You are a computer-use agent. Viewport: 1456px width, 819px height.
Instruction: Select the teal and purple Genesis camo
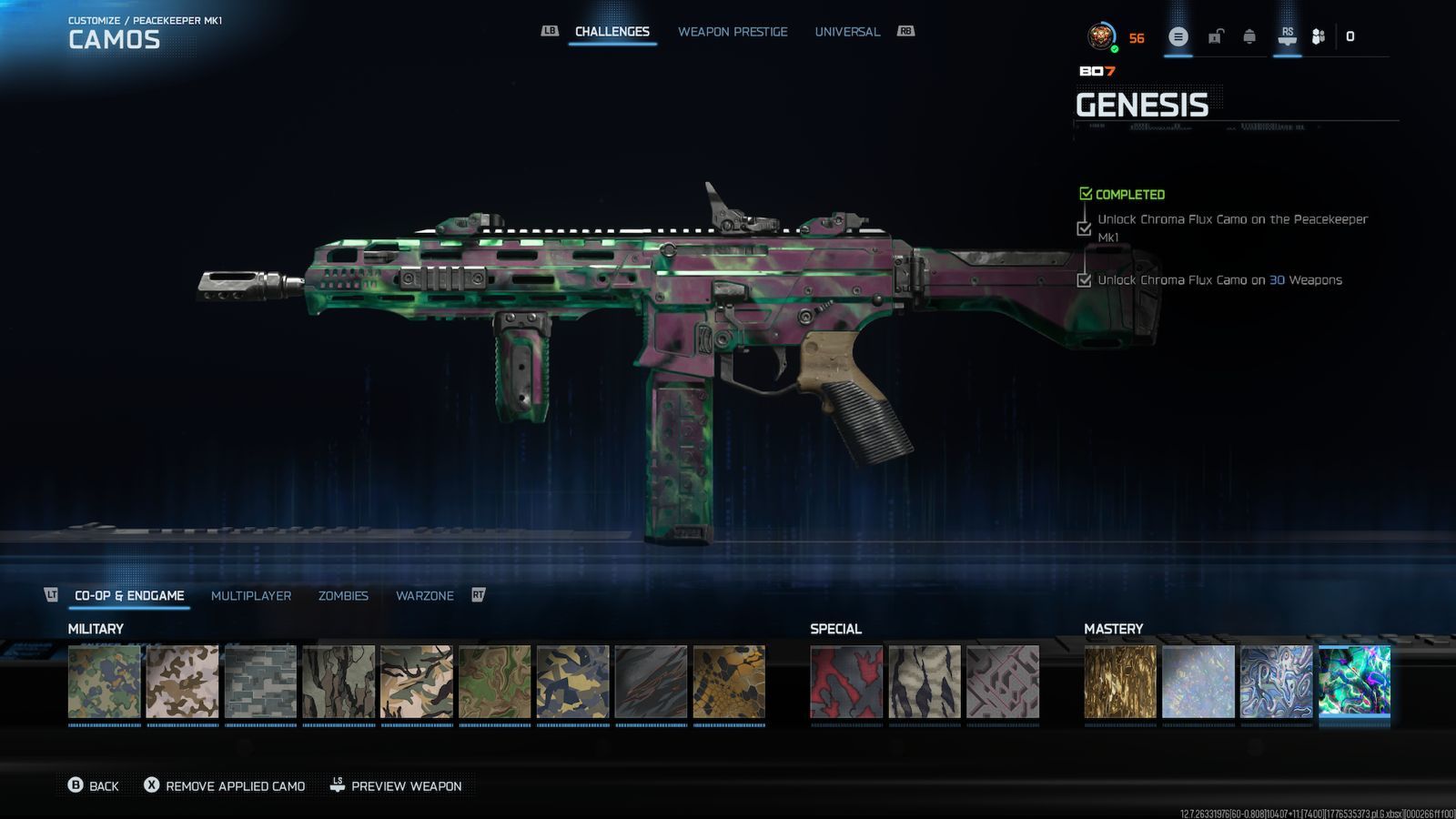point(1355,682)
